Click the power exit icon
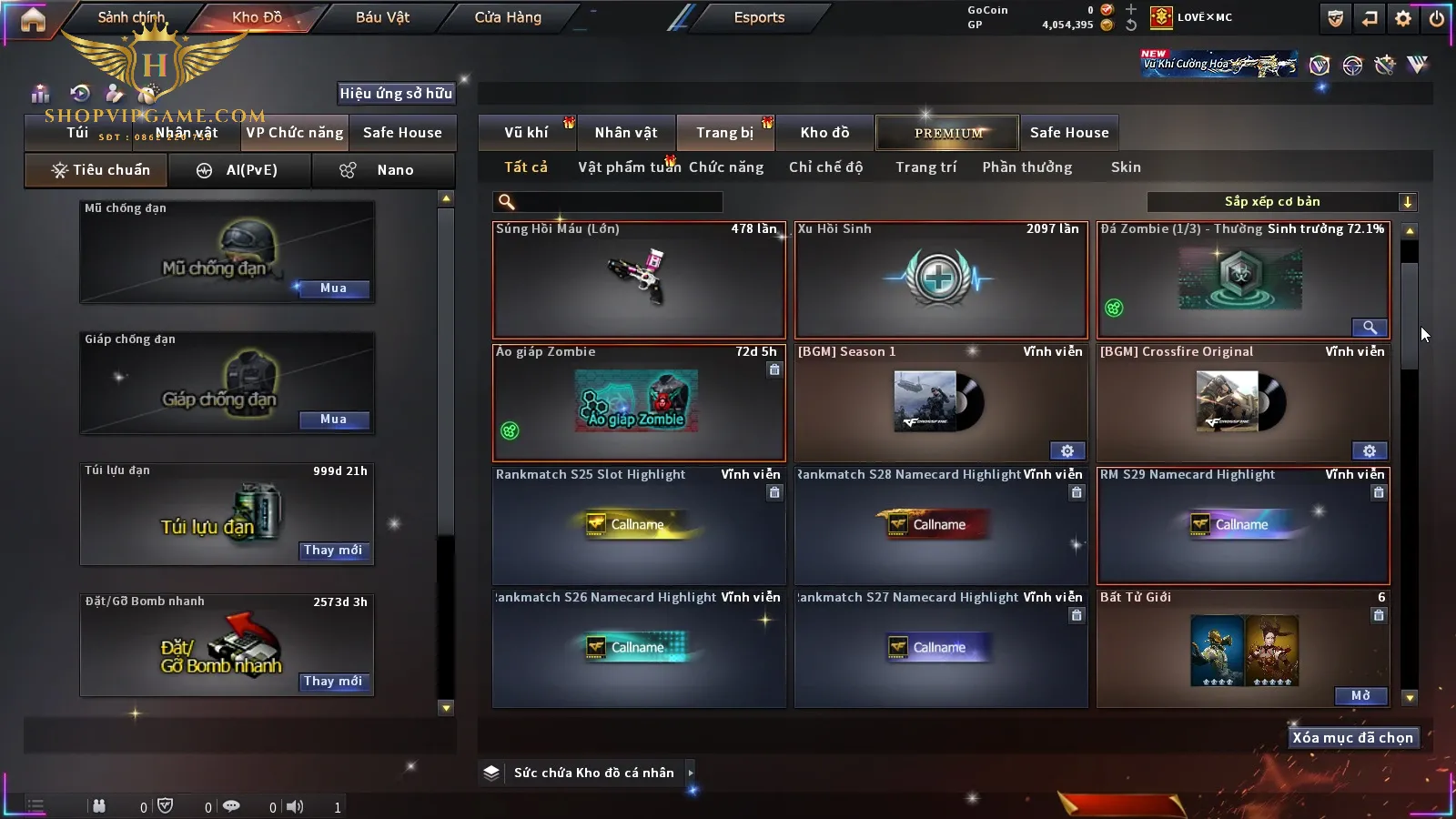 click(1436, 18)
